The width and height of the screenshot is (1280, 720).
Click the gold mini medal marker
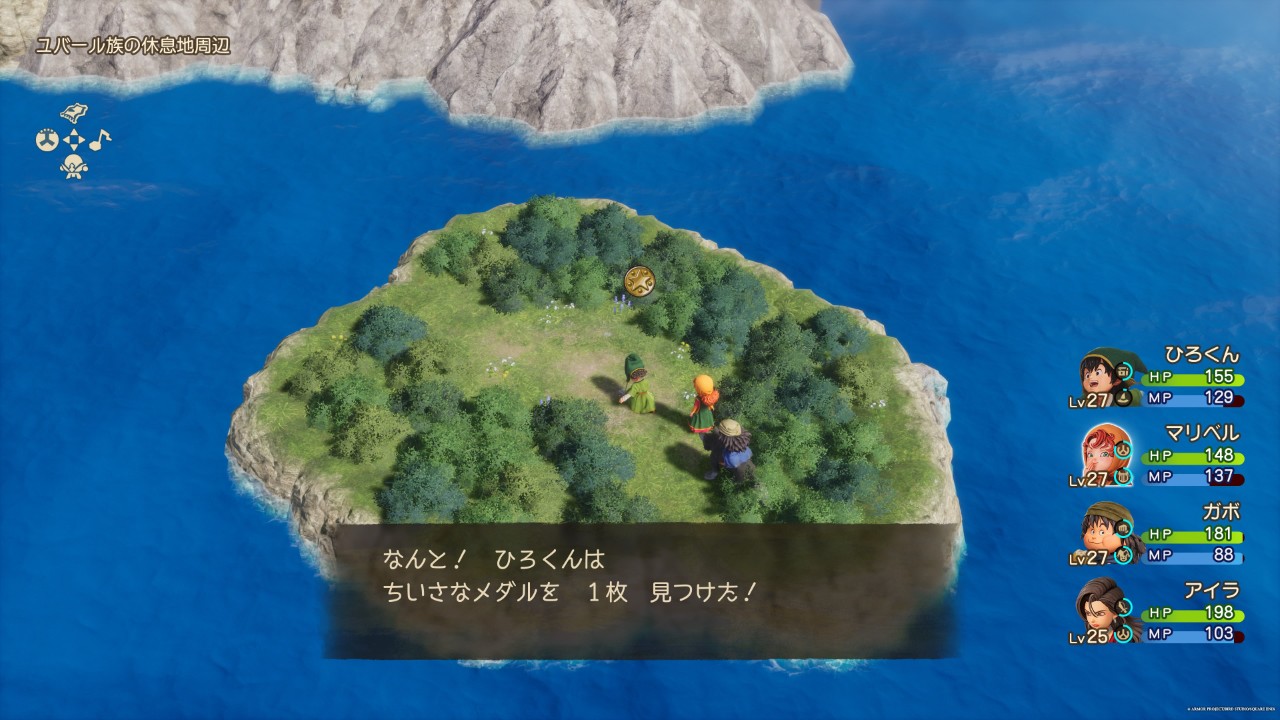[639, 281]
